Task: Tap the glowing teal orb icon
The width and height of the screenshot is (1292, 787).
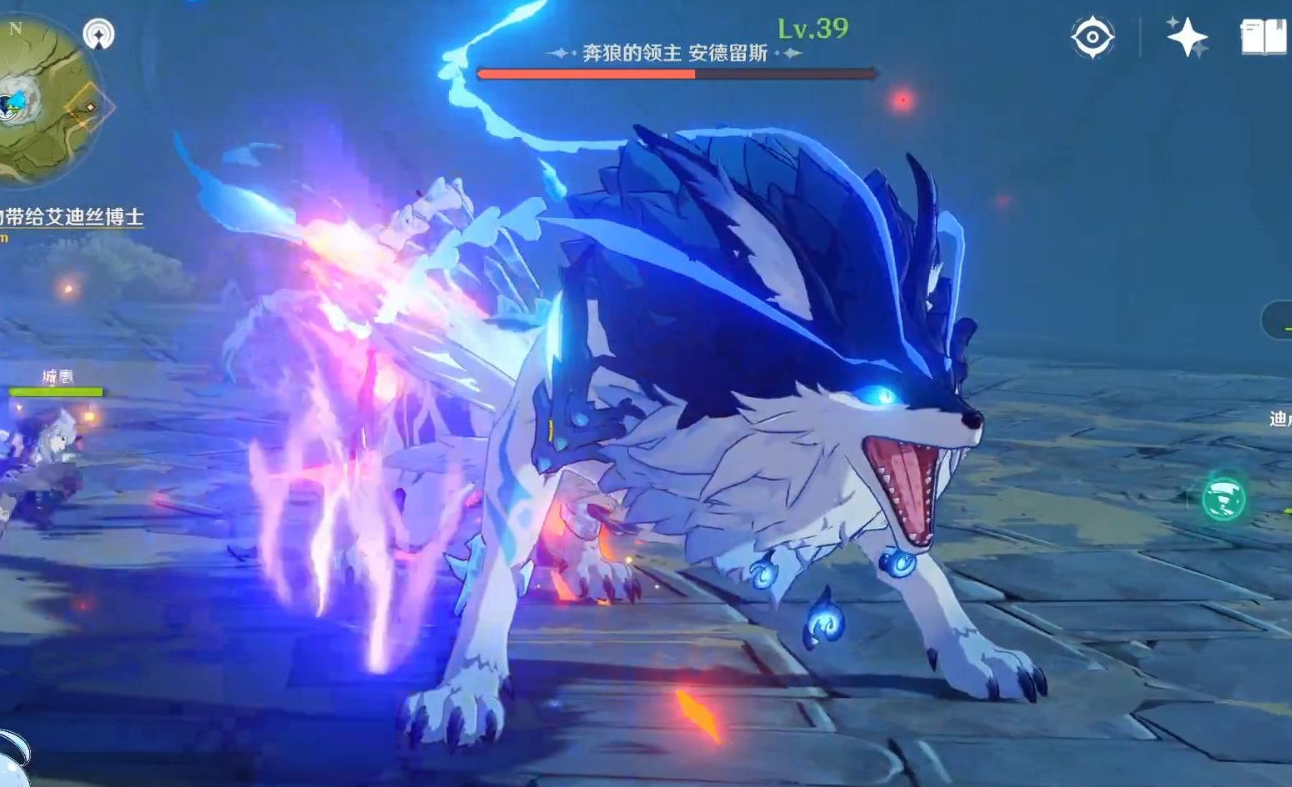Action: (1224, 497)
